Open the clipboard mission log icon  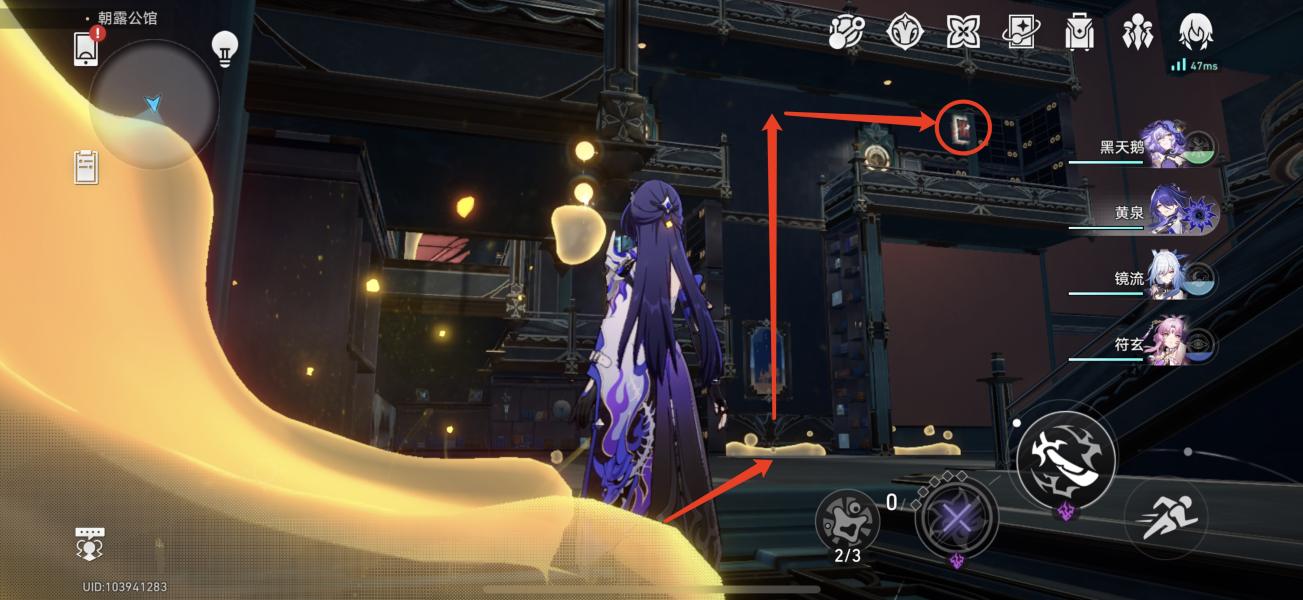pyautogui.click(x=87, y=167)
